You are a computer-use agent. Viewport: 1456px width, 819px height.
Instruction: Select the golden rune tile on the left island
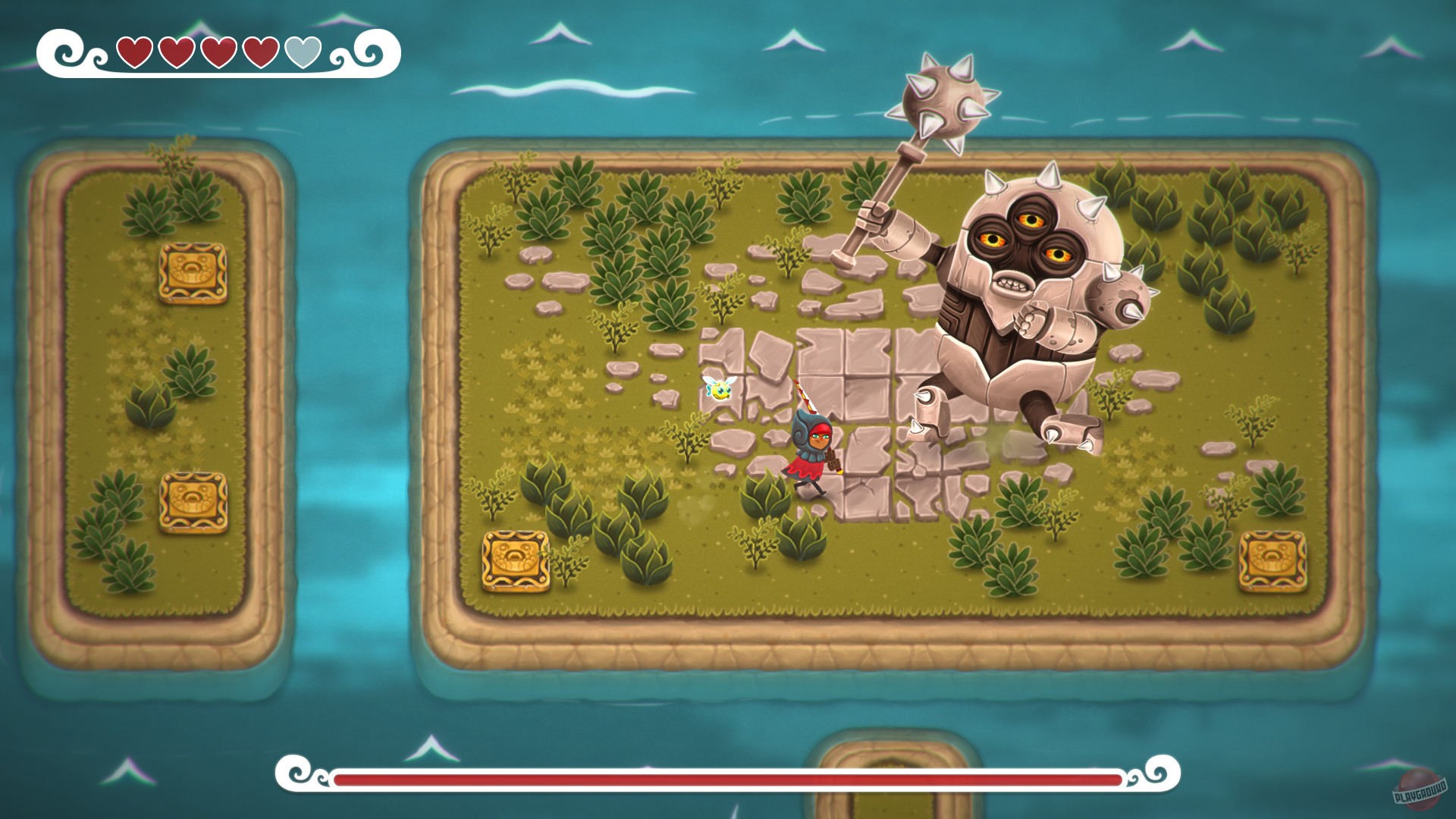193,271
